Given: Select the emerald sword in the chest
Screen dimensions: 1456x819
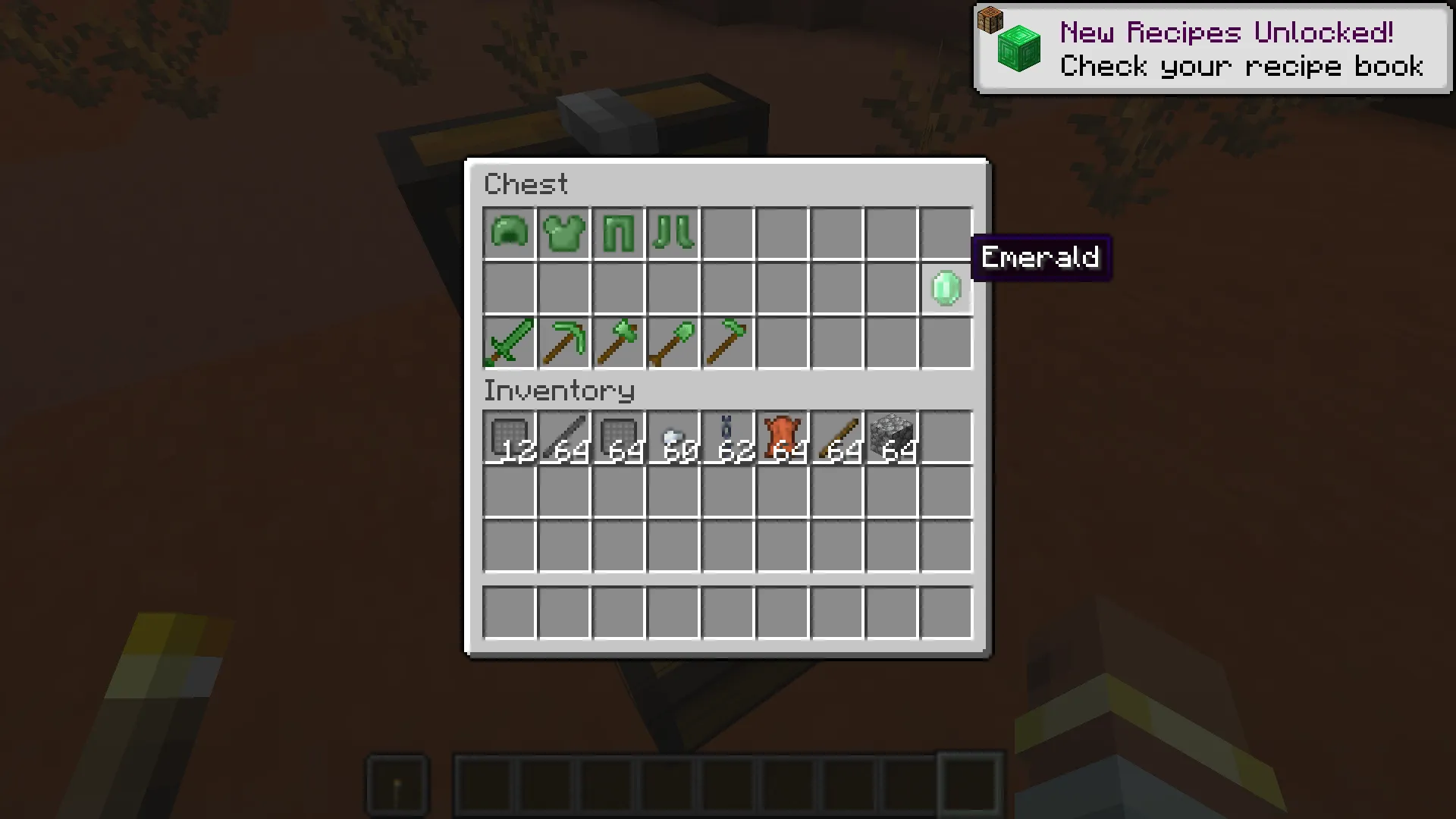Looking at the screenshot, I should pos(509,342).
